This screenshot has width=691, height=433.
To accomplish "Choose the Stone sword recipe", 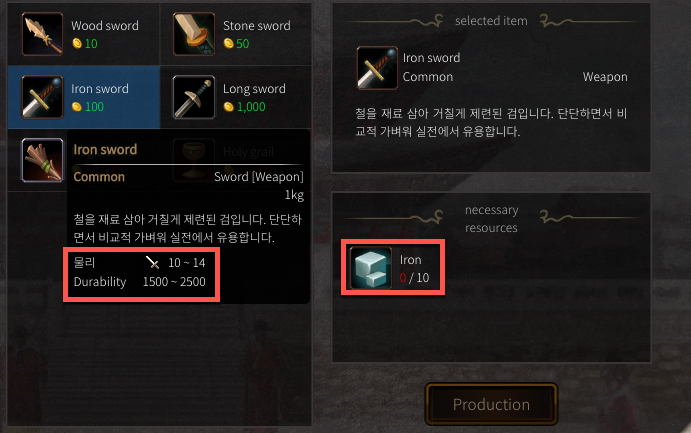I will pyautogui.click(x=235, y=34).
